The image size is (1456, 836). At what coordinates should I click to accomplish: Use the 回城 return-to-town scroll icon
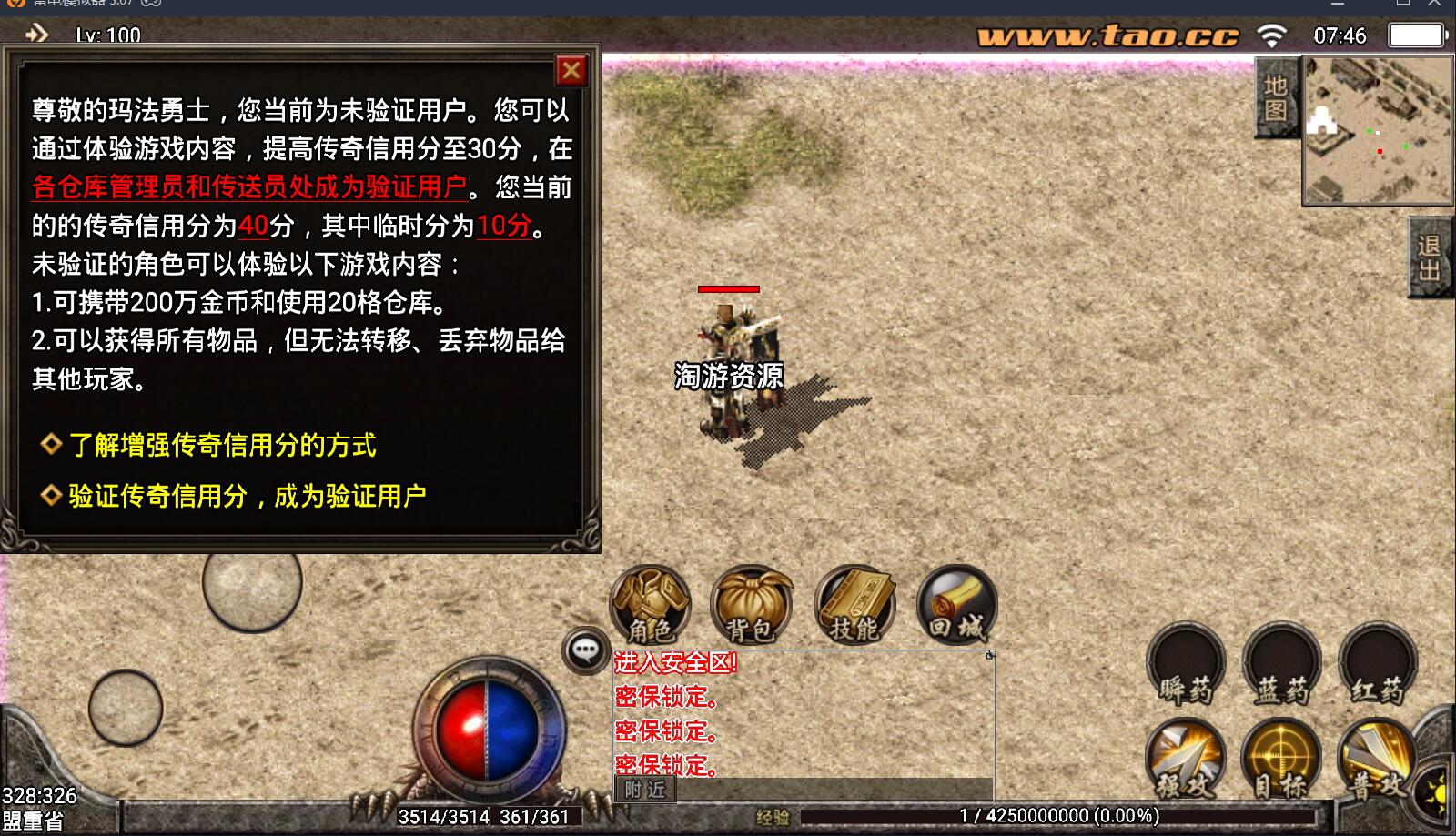pyautogui.click(x=956, y=602)
